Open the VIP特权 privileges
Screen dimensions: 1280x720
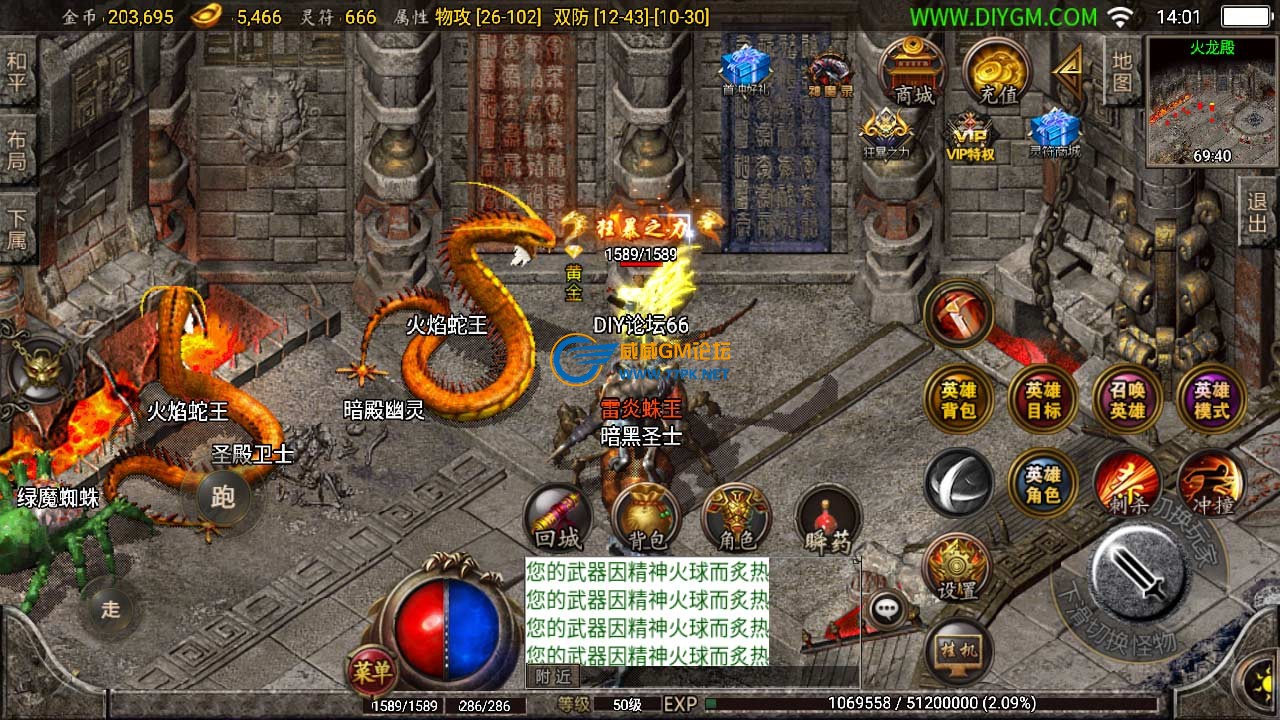[x=970, y=135]
